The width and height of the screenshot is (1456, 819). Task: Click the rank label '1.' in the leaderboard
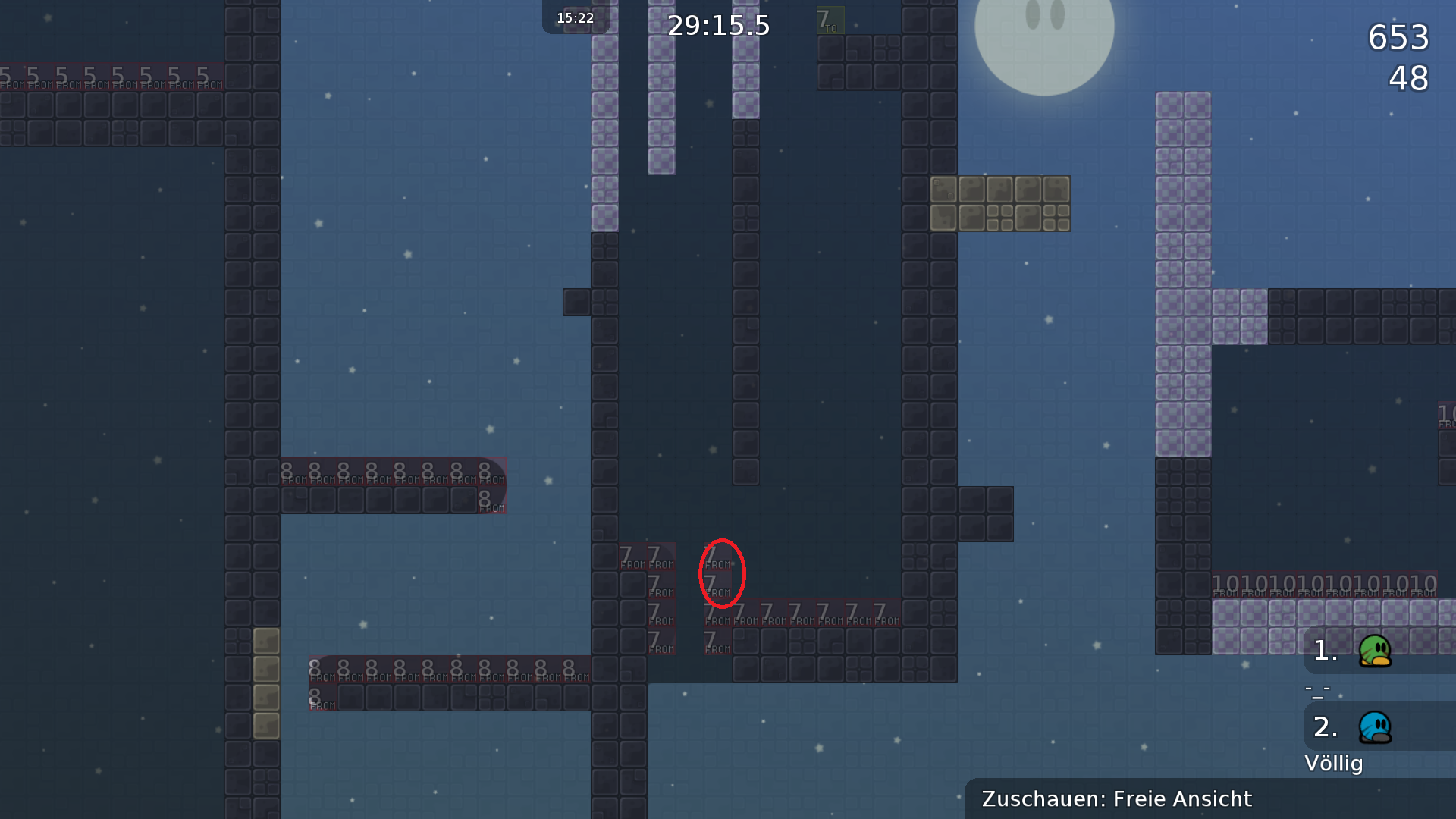coord(1324,651)
